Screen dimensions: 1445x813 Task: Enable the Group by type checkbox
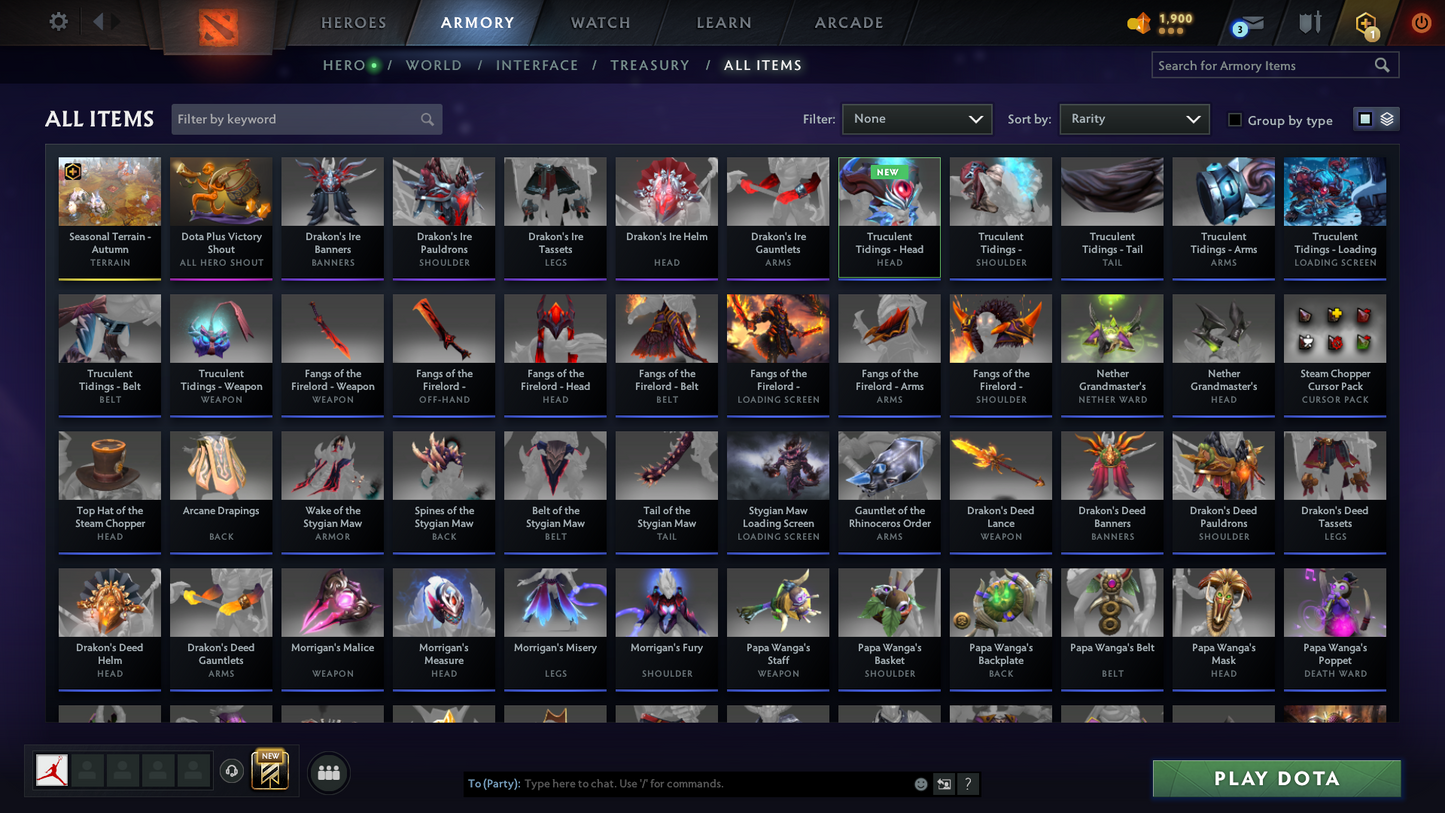(x=1235, y=120)
